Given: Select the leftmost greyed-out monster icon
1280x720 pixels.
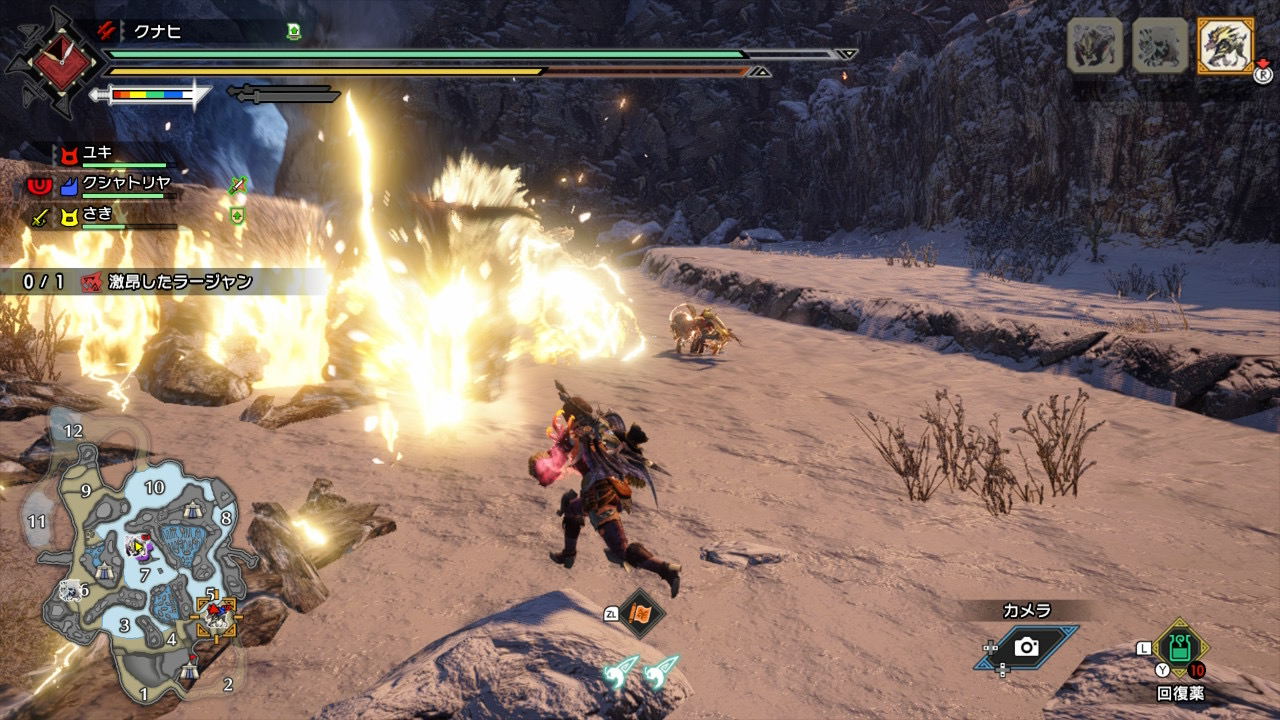Looking at the screenshot, I should point(1094,46).
